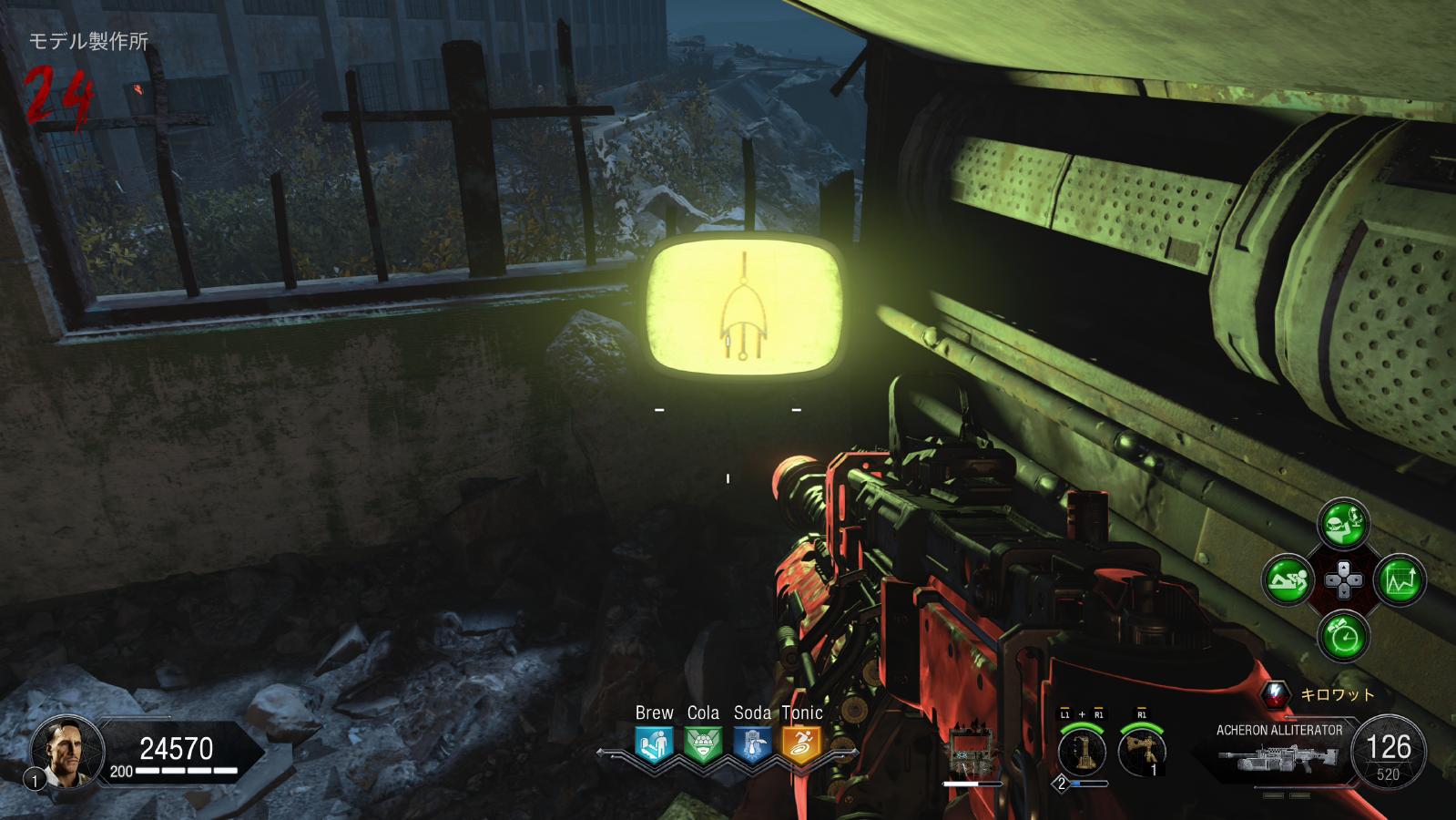
Task: Select the tactical equipment icon with count 1
Action: click(x=1142, y=751)
